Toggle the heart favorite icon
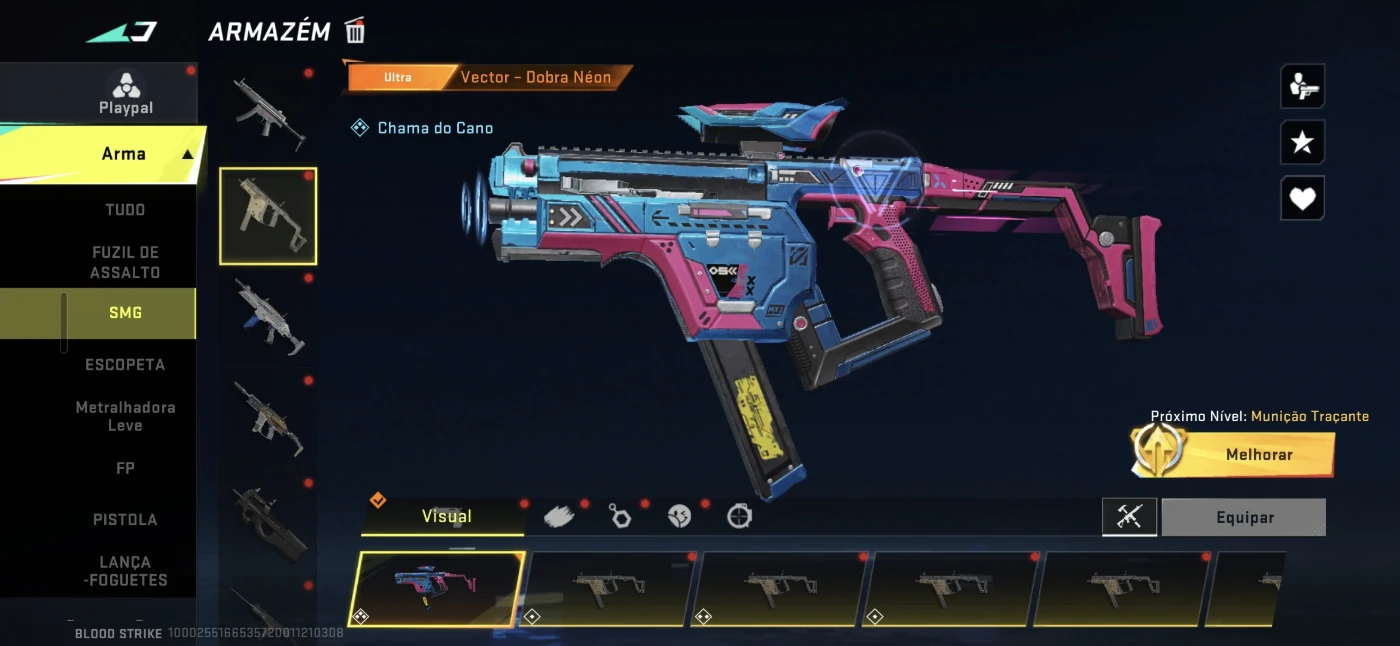Screen dimensions: 1400x646 click(1302, 198)
